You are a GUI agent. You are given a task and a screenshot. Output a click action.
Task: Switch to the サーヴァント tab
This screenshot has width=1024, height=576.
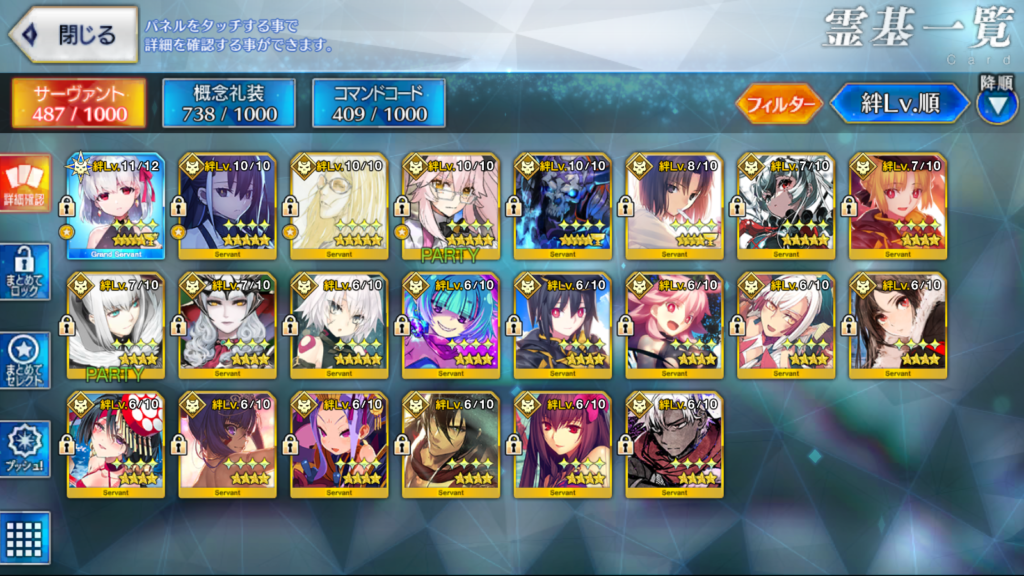pos(79,103)
